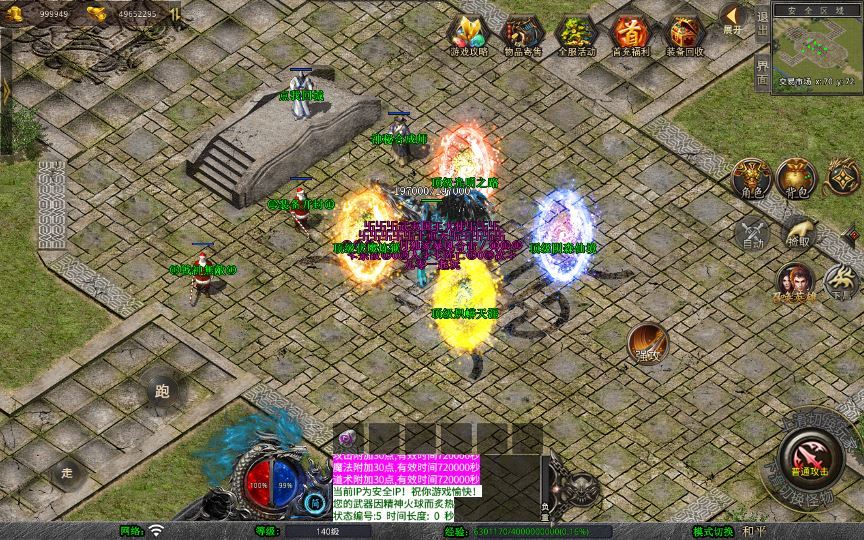Activate 召唤英雄 summon hero

click(797, 282)
